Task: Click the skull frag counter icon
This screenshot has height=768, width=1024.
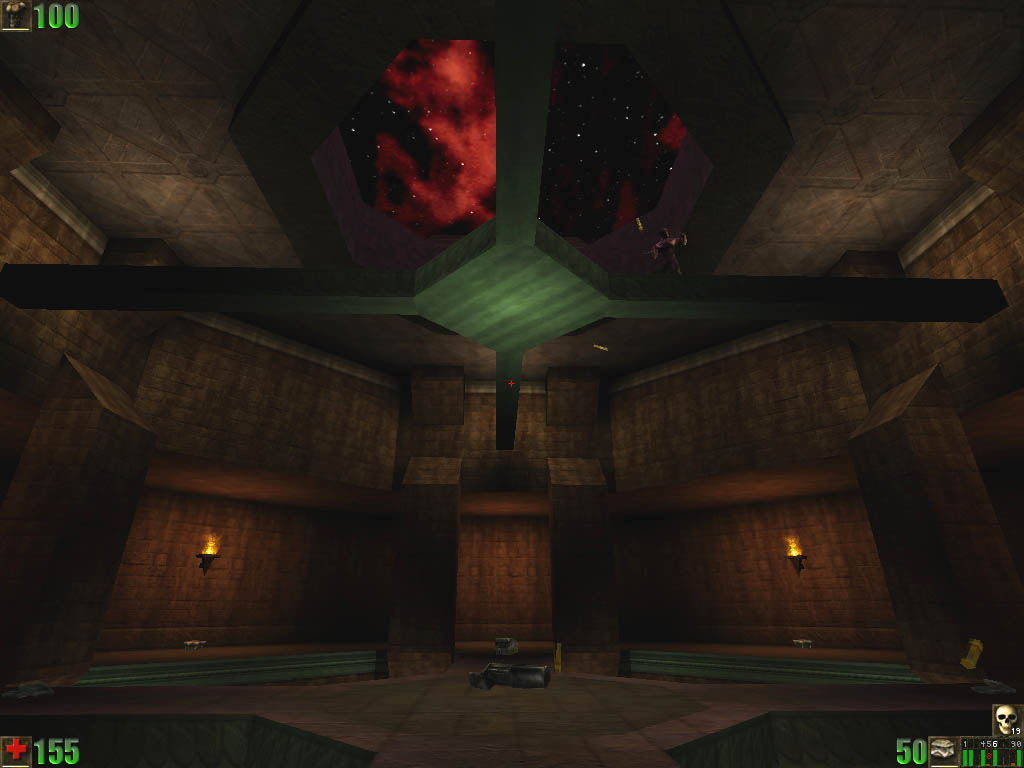Action: click(1007, 719)
